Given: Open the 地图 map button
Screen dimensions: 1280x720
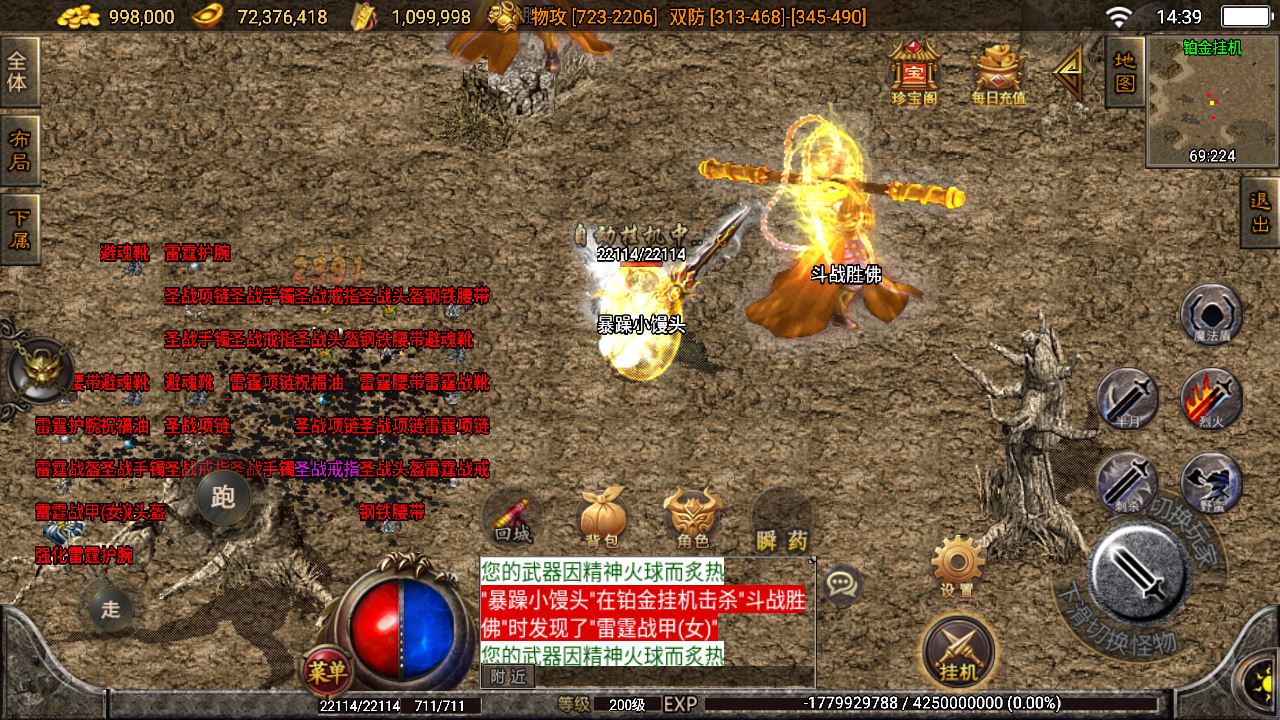Looking at the screenshot, I should [x=1125, y=72].
